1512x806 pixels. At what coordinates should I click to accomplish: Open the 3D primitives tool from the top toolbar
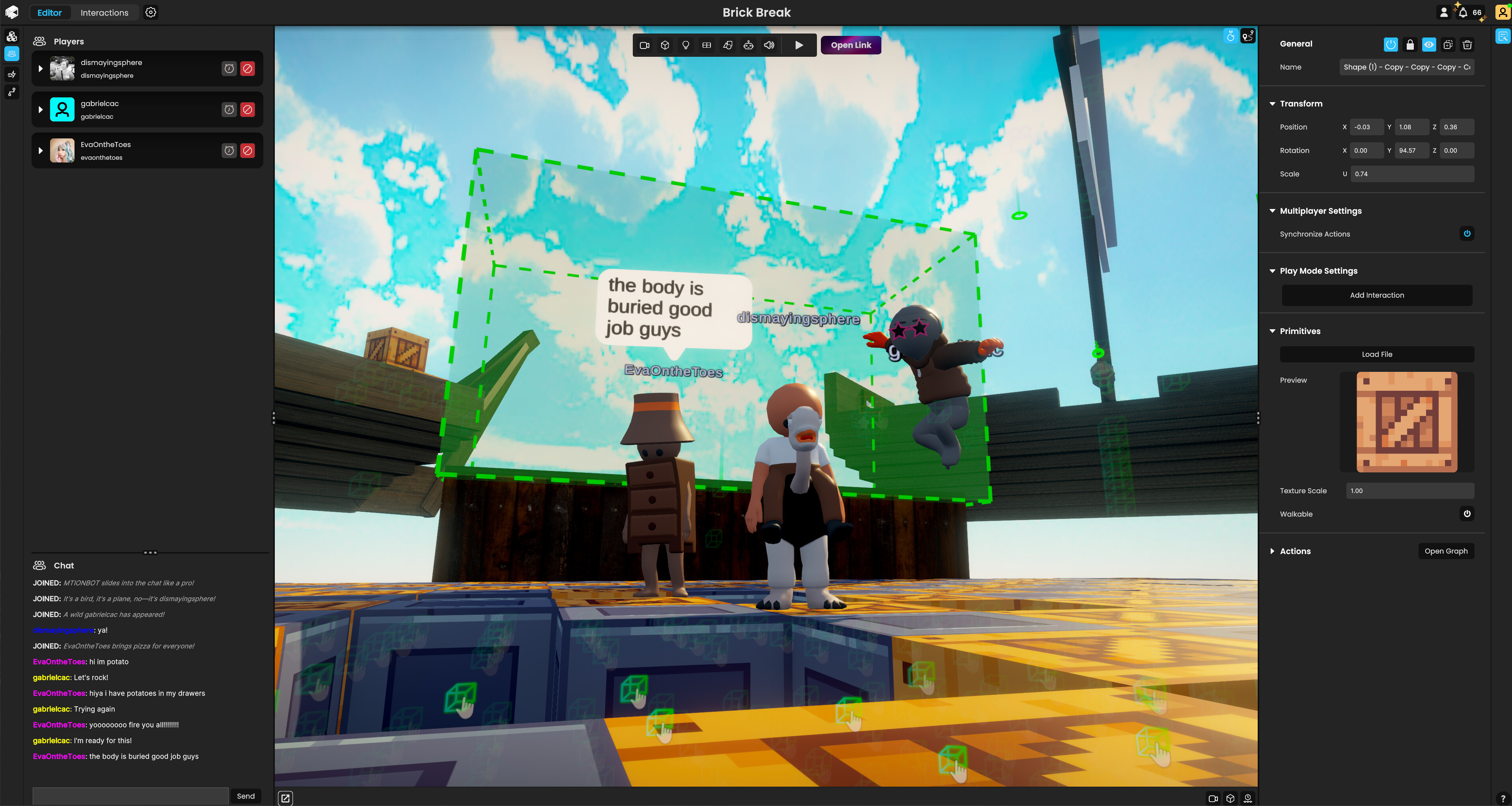click(664, 45)
